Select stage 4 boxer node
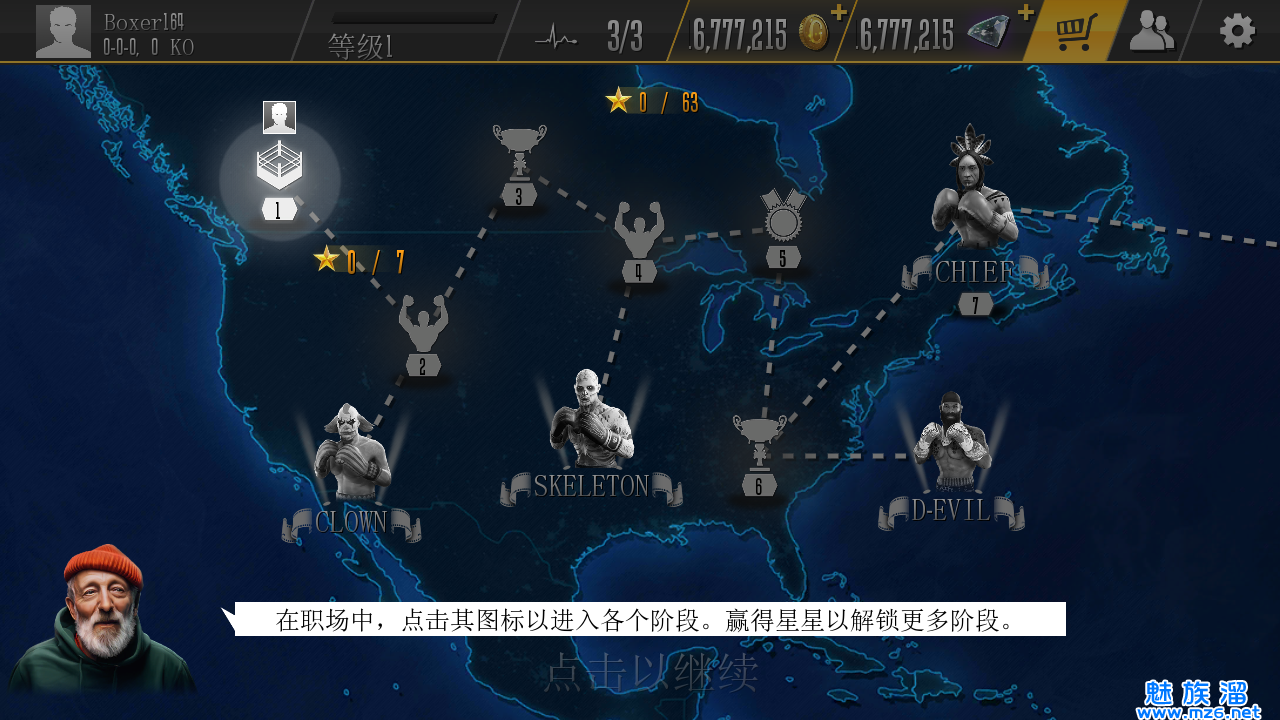The width and height of the screenshot is (1280, 720). pos(639,242)
